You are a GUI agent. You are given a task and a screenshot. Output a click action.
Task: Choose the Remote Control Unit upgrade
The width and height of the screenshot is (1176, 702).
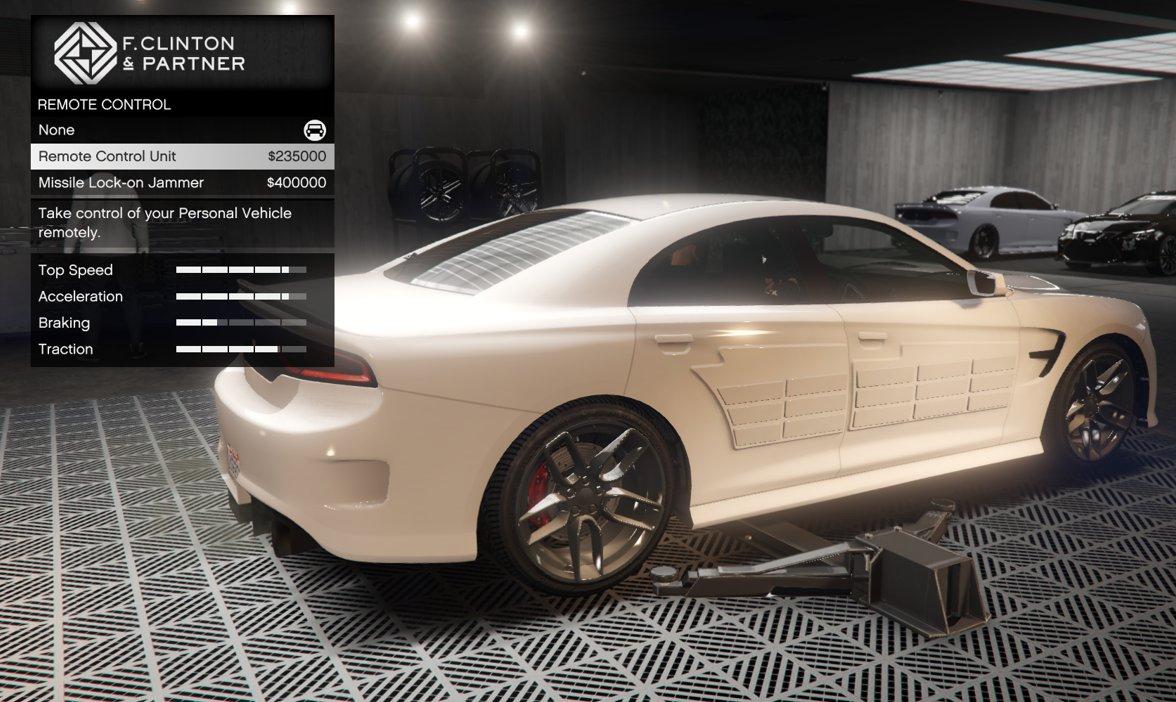pyautogui.click(x=182, y=156)
